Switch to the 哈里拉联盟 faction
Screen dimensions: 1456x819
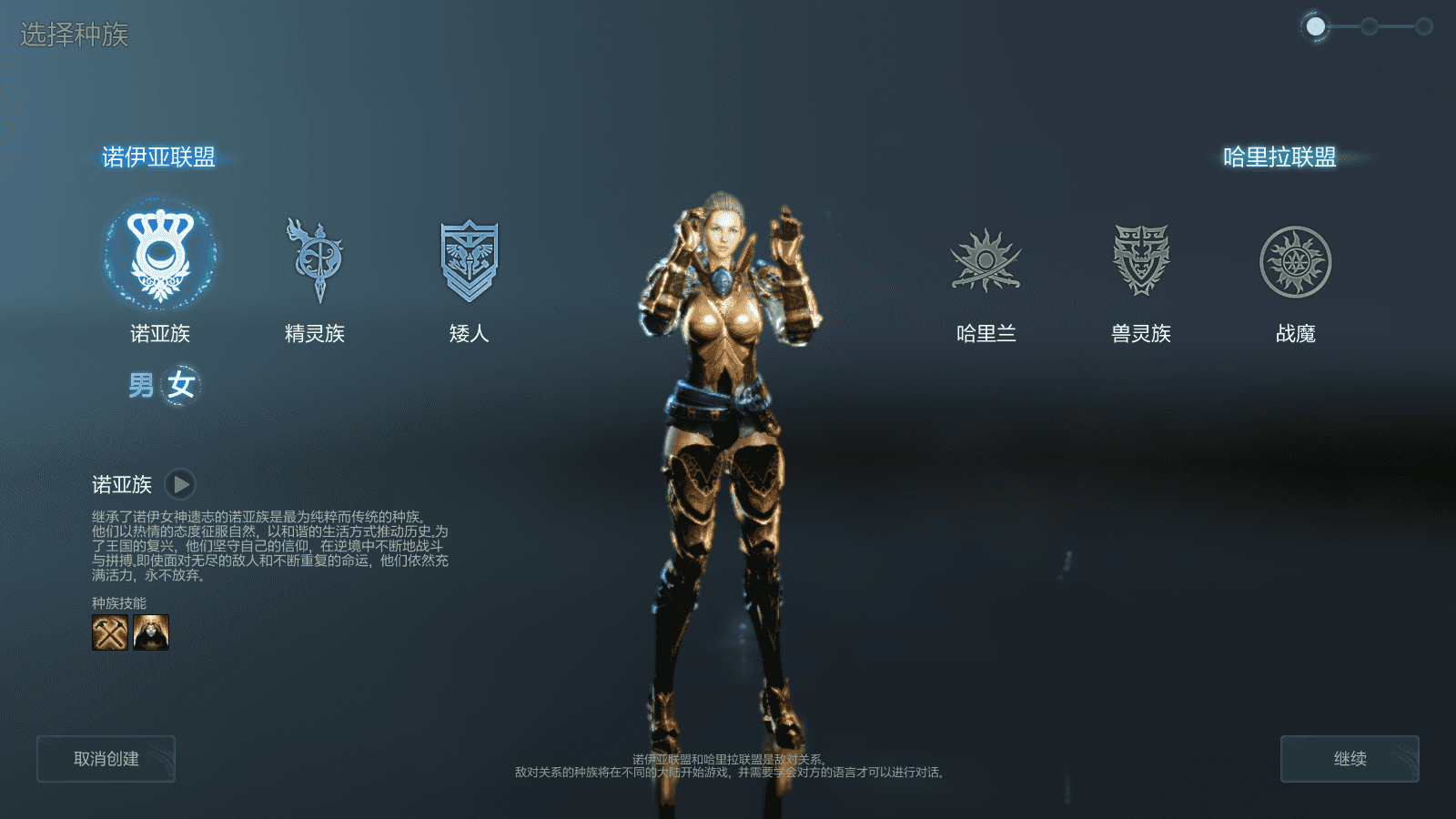click(1280, 155)
